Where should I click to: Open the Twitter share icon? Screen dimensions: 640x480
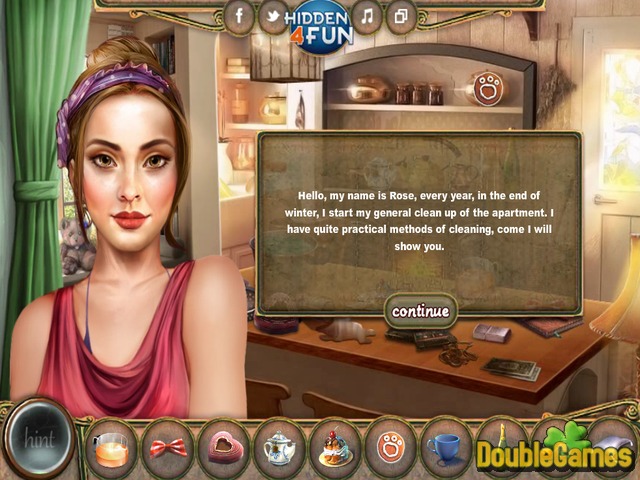click(272, 15)
